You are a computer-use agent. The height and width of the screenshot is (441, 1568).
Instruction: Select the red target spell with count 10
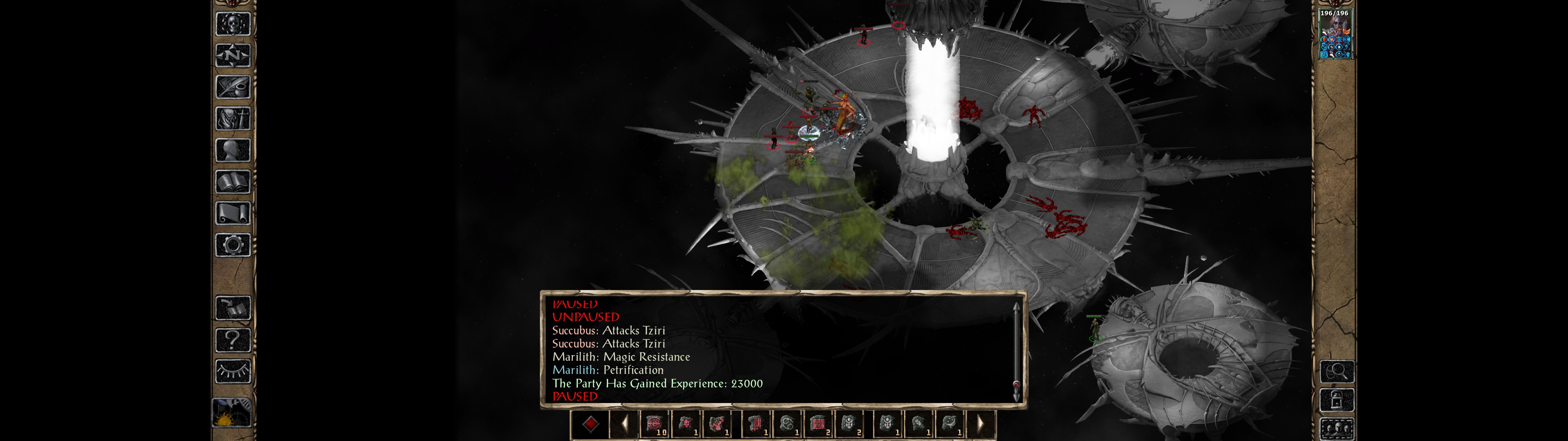[654, 424]
